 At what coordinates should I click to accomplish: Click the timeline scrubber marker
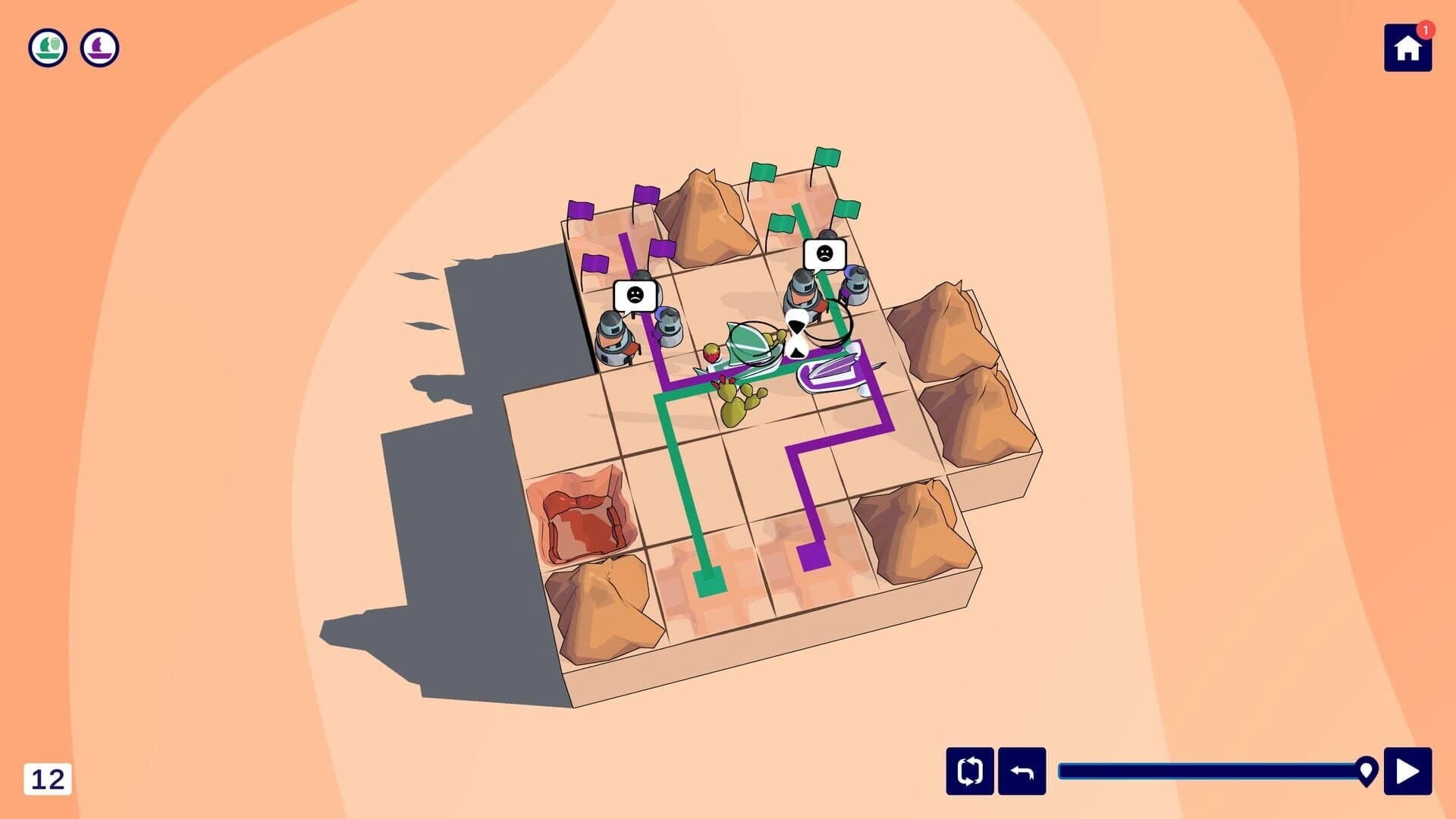point(1367,769)
